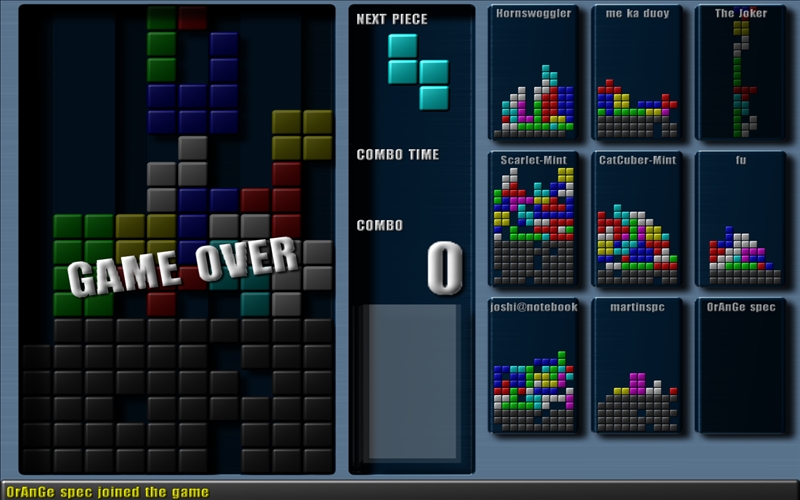Viewport: 800px width, 500px height.
Task: Open me ka duoy's board panel
Action: tap(637, 73)
